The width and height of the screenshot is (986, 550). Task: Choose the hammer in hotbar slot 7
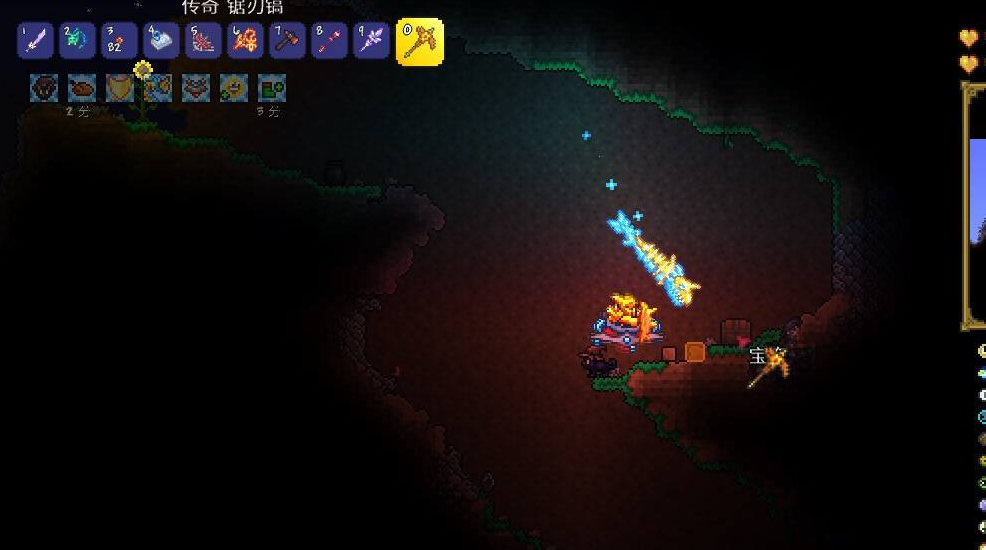(x=287, y=41)
